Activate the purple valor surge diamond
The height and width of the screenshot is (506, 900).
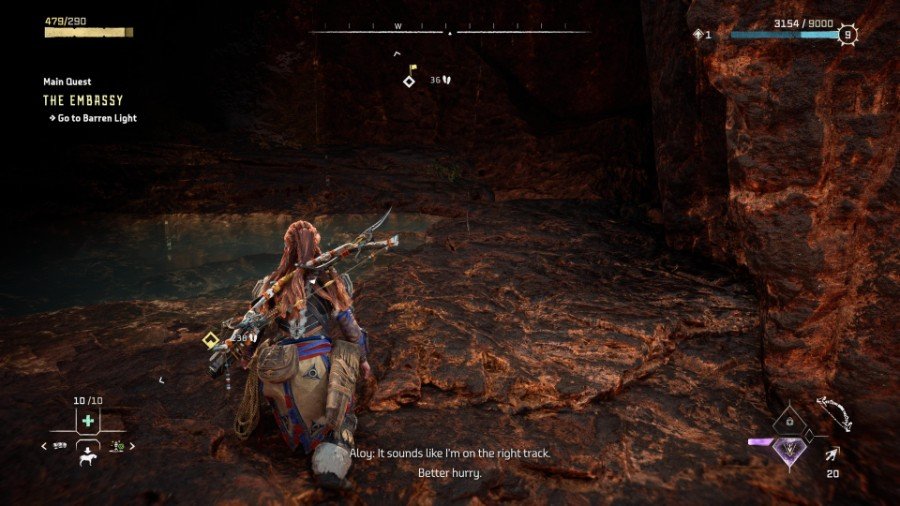(x=791, y=452)
